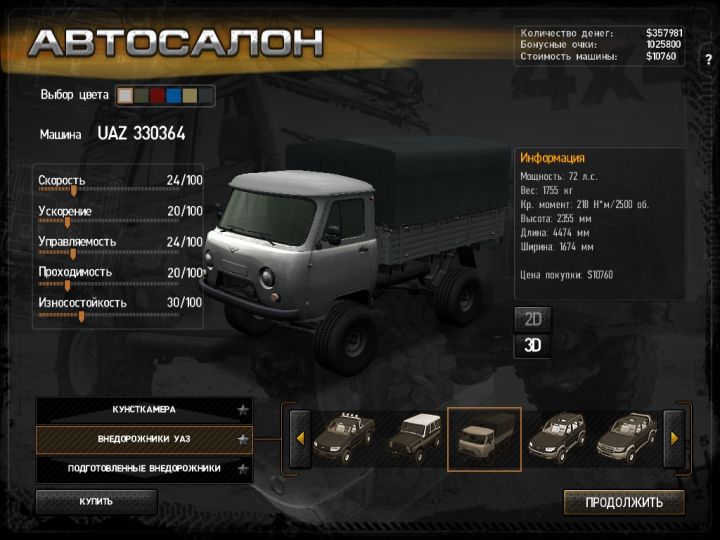The image size is (720, 540).
Task: Open the Кунсткамера vehicle category
Action: click(x=144, y=410)
